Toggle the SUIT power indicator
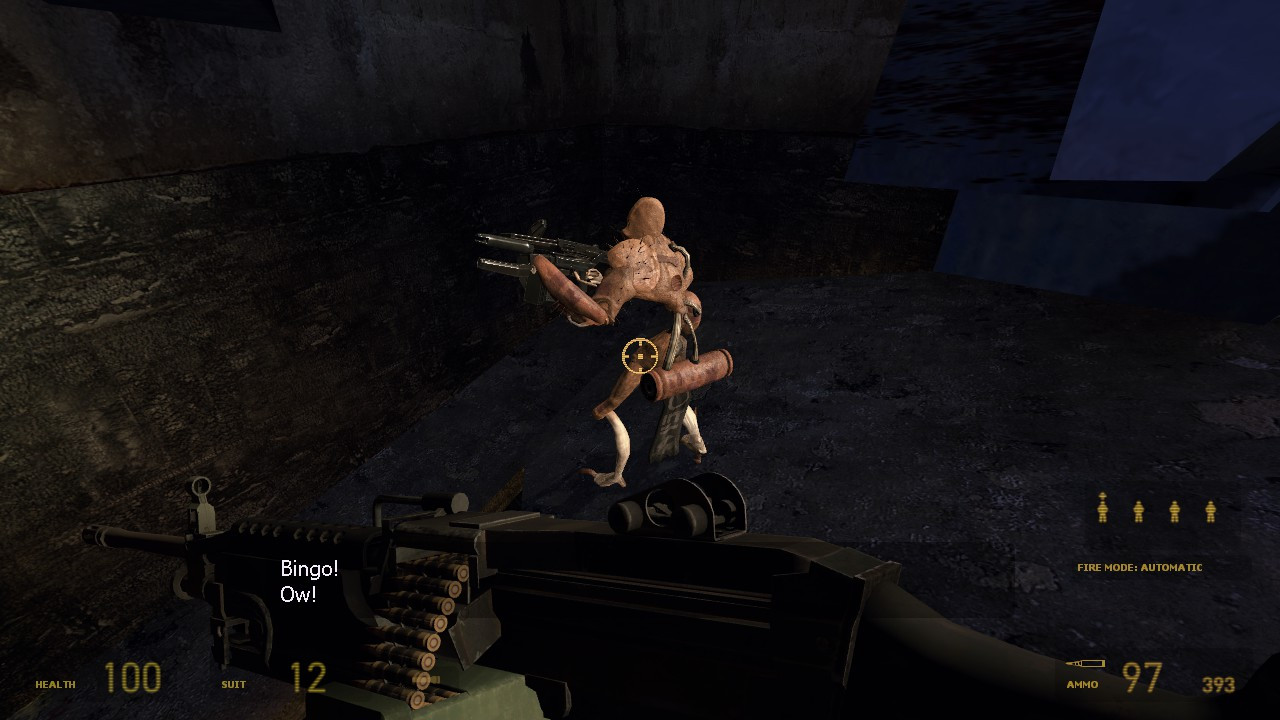Image resolution: width=1280 pixels, height=720 pixels. coord(231,685)
